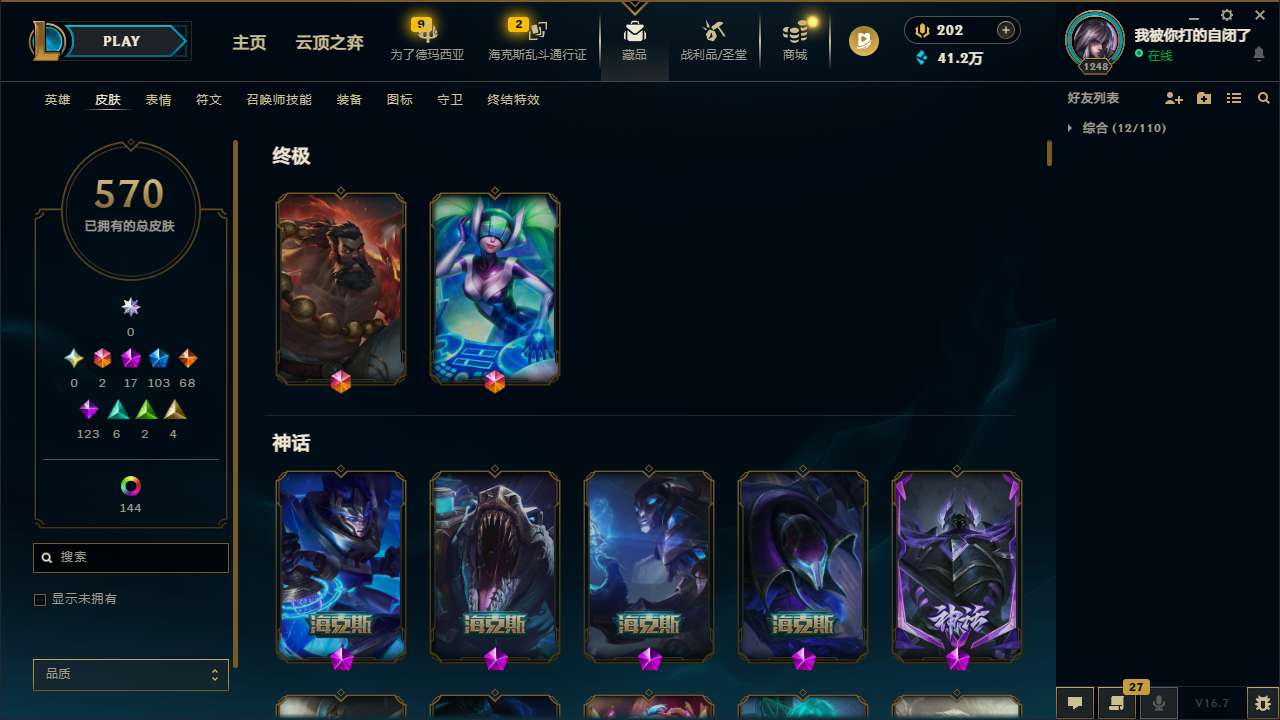Open client settings with the gear icon
This screenshot has height=720, width=1280.
coord(1225,16)
